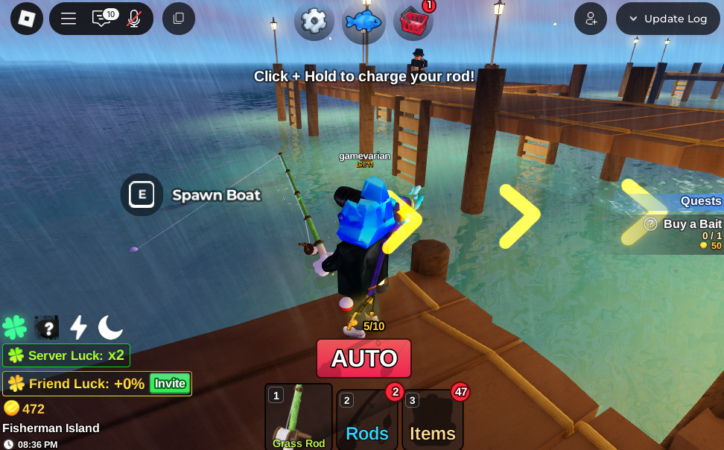The height and width of the screenshot is (450, 724).
Task: Open the gear settings icon
Action: 315,21
